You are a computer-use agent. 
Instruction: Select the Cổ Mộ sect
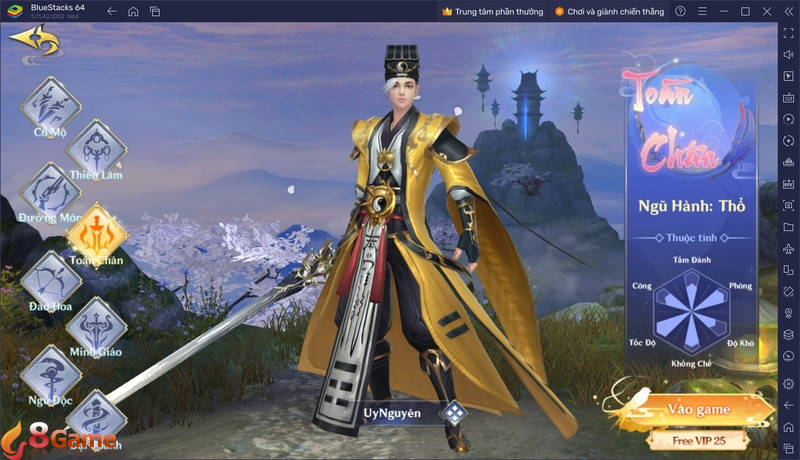(x=48, y=105)
